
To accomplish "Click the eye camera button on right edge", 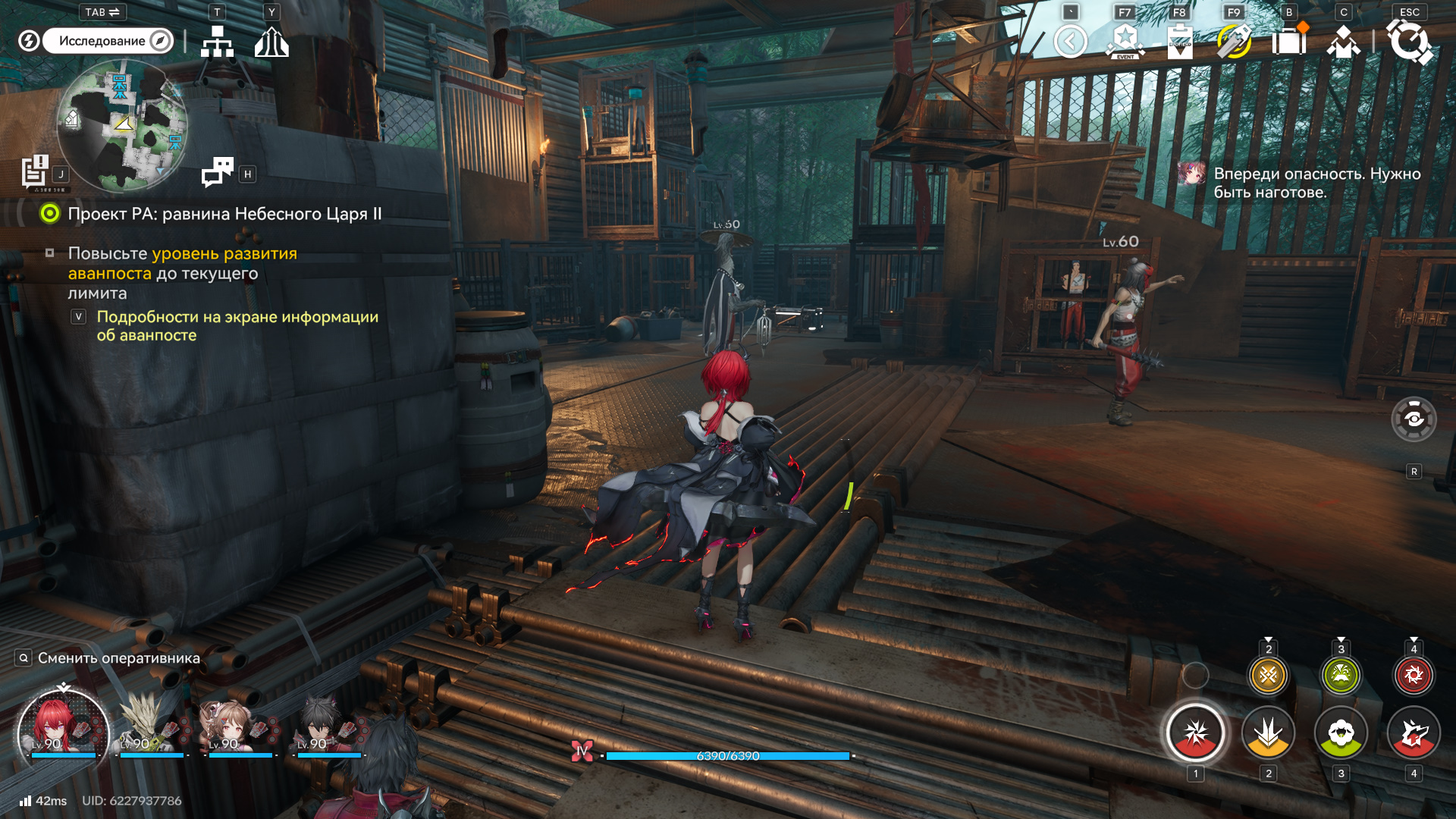I will pyautogui.click(x=1414, y=419).
